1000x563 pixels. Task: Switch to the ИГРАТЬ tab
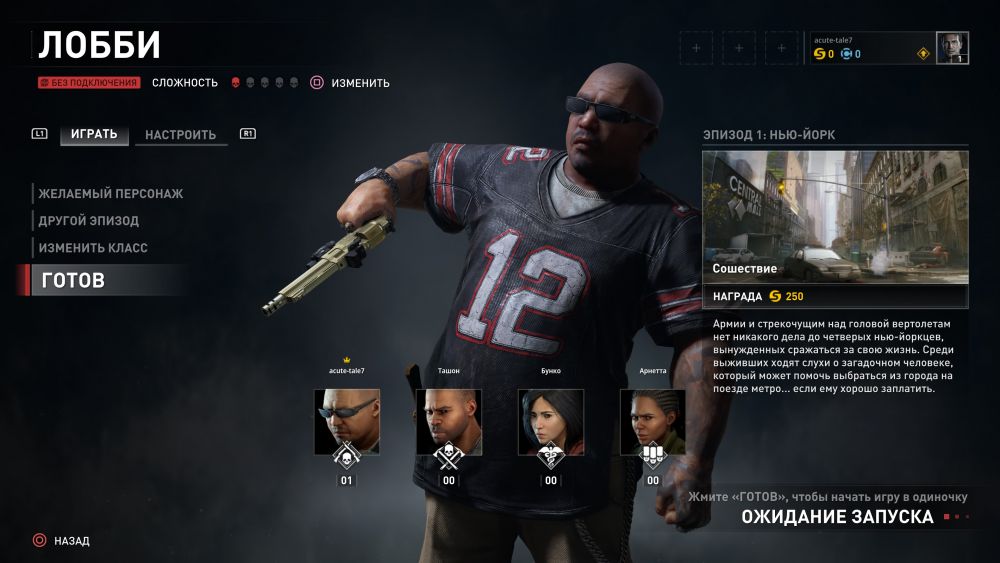pyautogui.click(x=94, y=134)
